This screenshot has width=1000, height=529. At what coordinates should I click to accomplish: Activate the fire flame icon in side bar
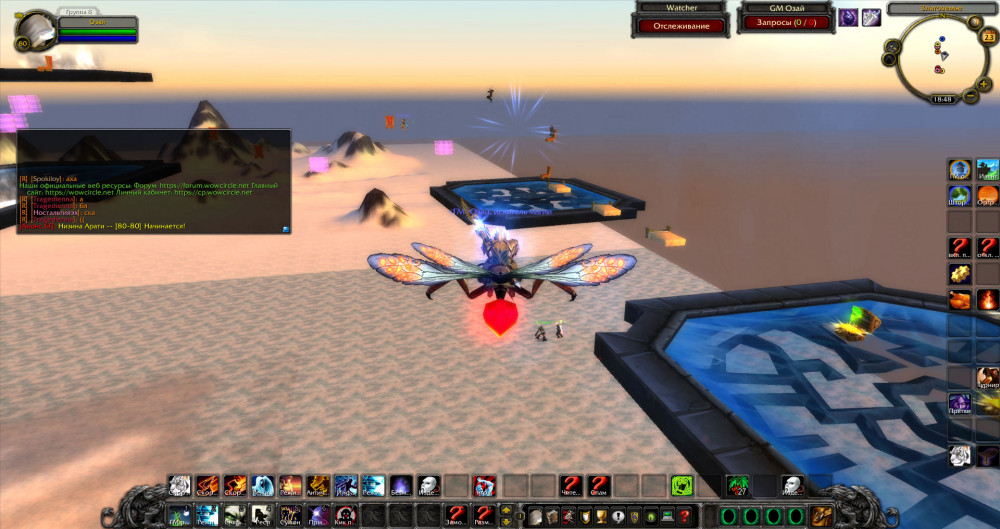click(x=987, y=299)
